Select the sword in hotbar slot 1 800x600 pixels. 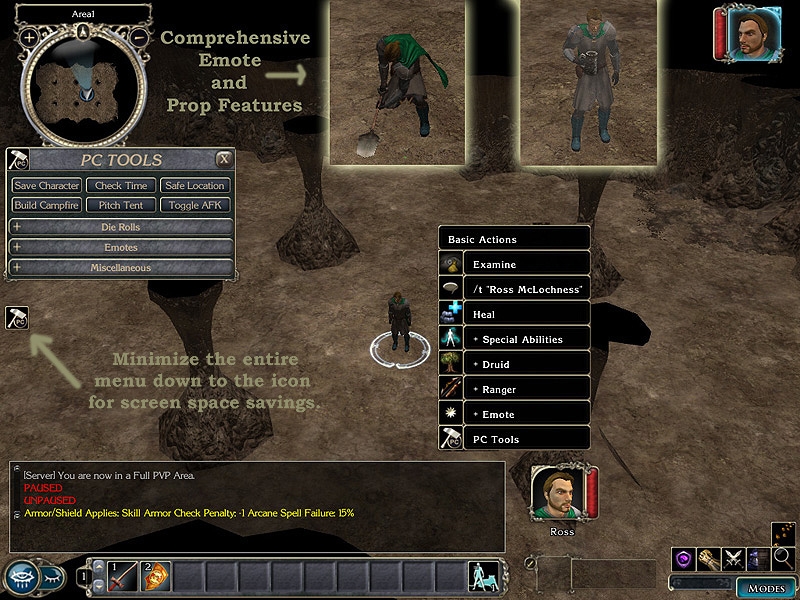pyautogui.click(x=122, y=576)
